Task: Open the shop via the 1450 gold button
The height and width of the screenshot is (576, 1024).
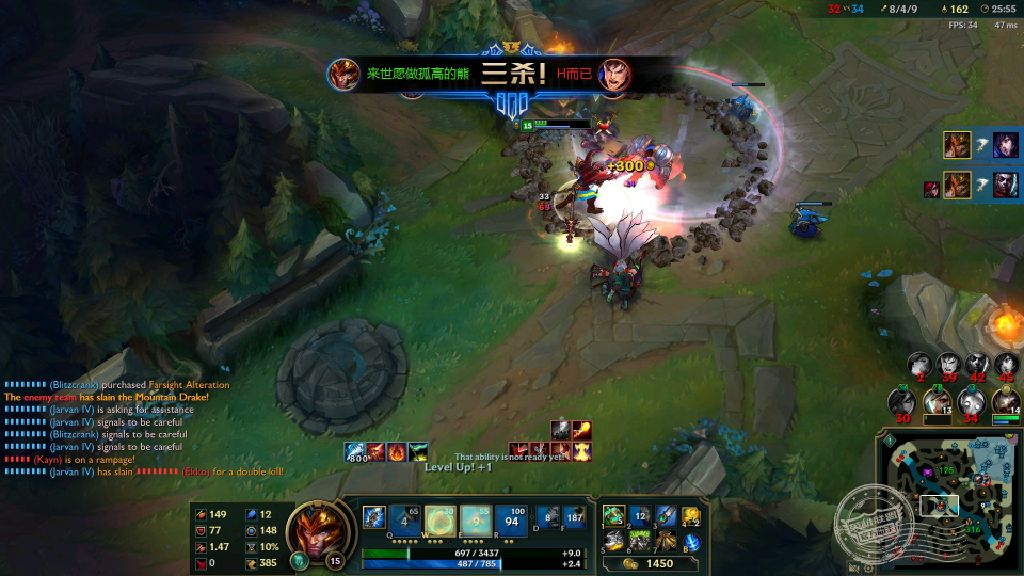Action: tap(649, 564)
